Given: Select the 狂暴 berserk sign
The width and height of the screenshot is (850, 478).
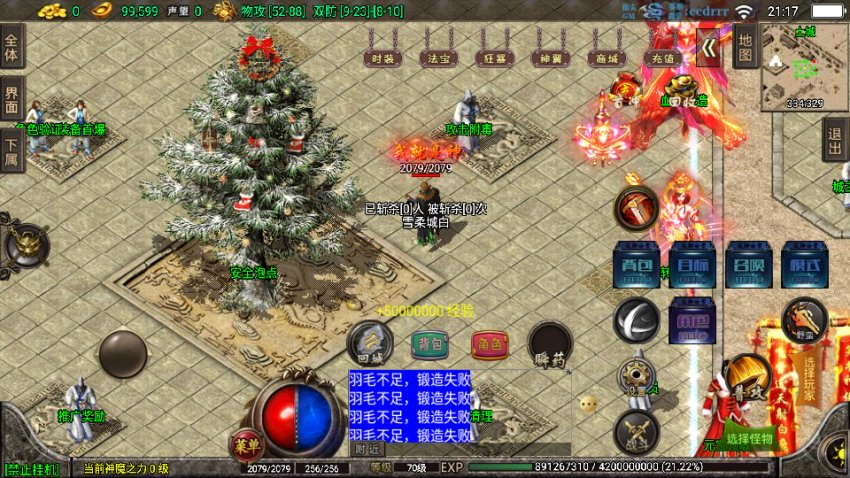Looking at the screenshot, I should pos(492,59).
